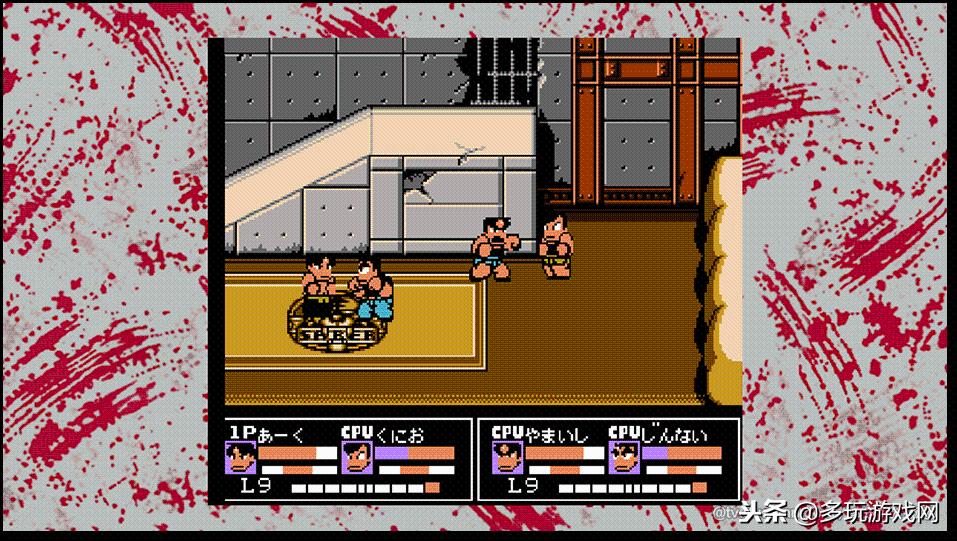Image resolution: width=957 pixels, height=541 pixels.
Task: Click the CPU くにお portrait
Action: pyautogui.click(x=356, y=458)
